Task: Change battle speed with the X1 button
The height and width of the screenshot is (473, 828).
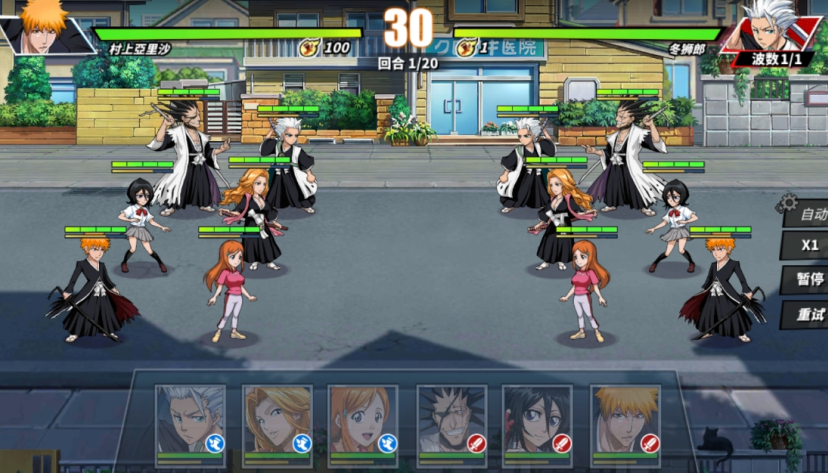Action: pos(808,246)
